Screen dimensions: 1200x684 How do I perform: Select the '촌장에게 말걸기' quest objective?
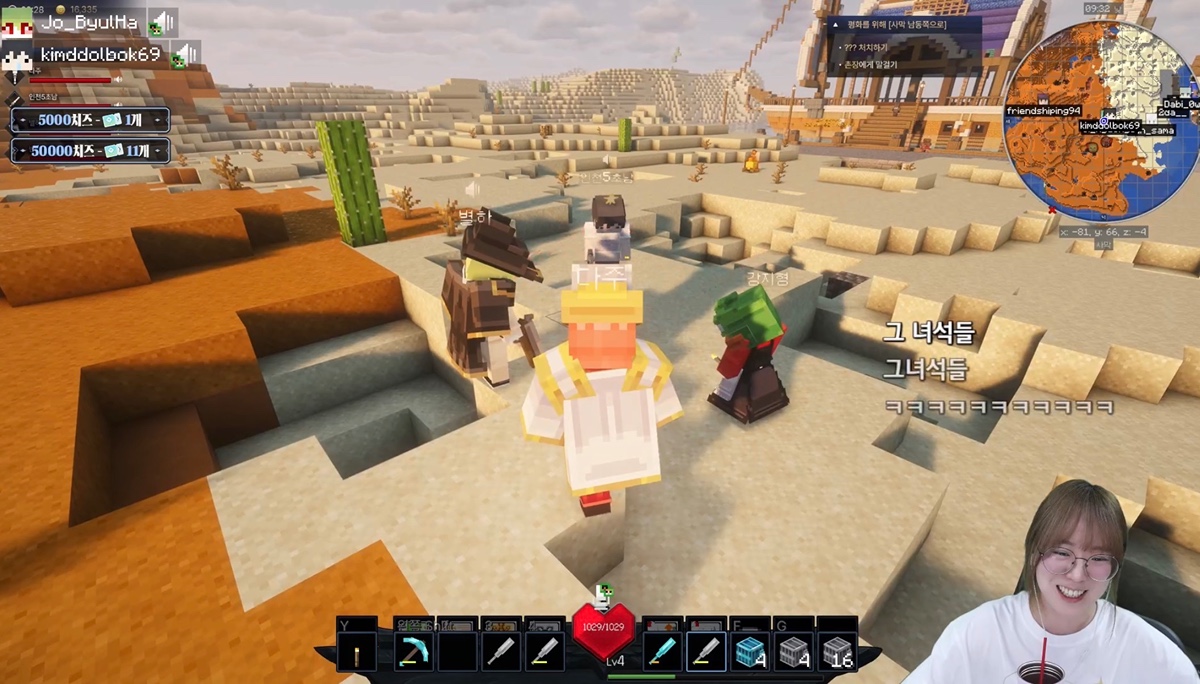pos(872,65)
